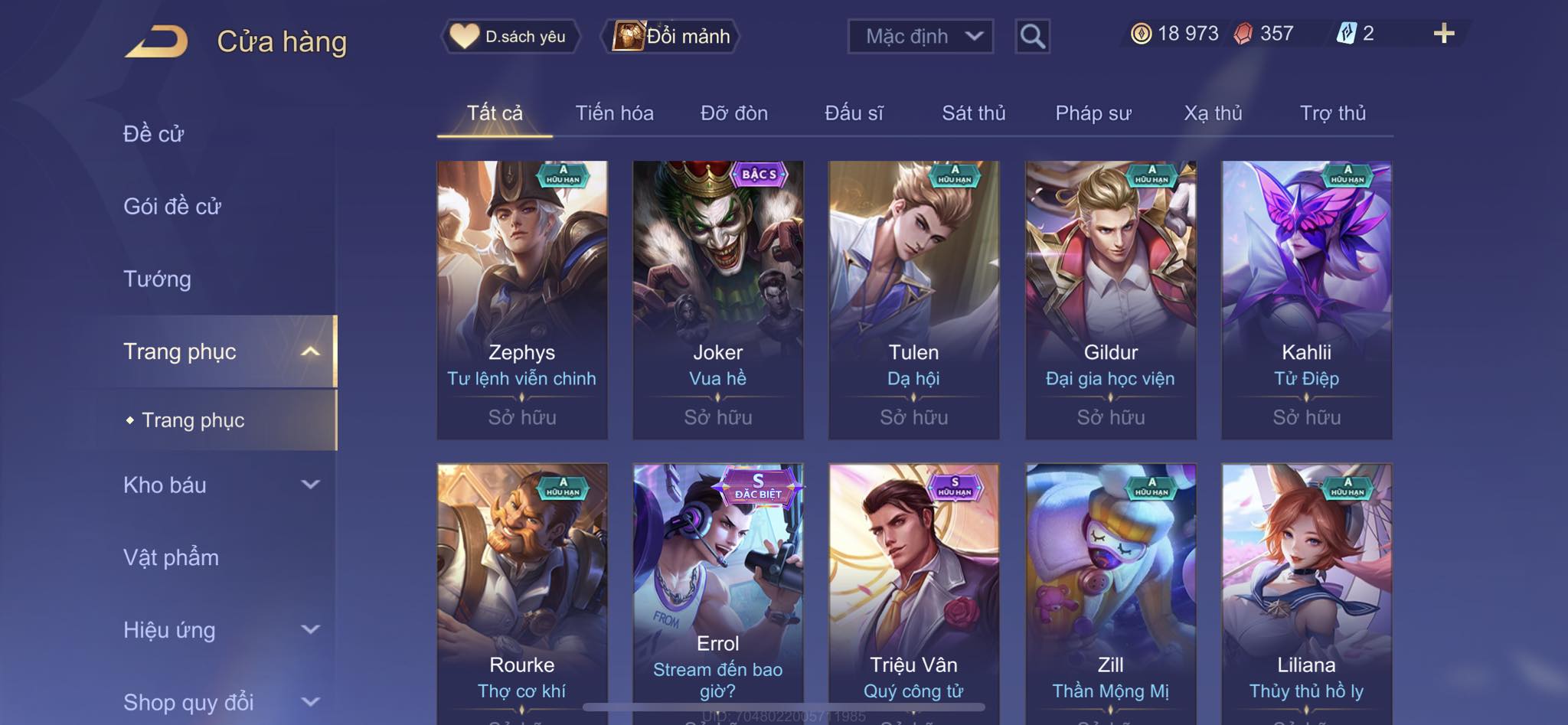Viewport: 1568px width, 725px height.
Task: Select the Kahlii Tử Điệp skin card
Action: tap(1306, 299)
